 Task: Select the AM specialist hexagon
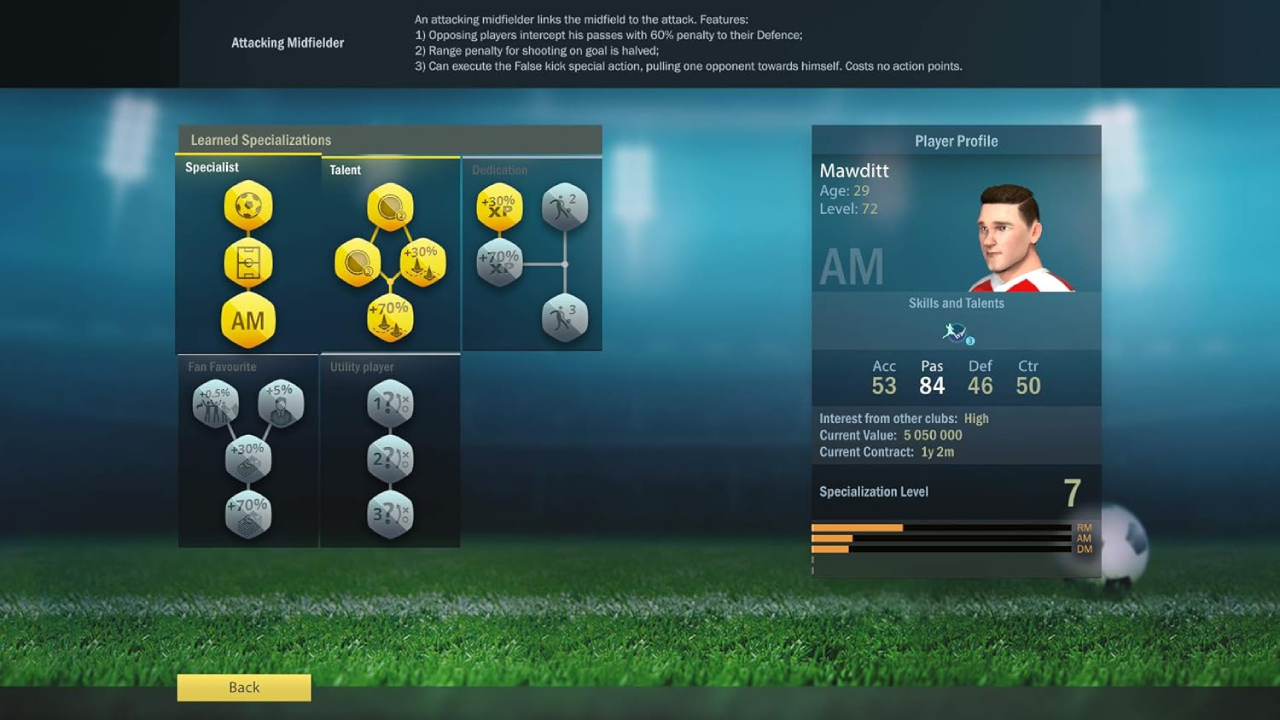click(248, 321)
